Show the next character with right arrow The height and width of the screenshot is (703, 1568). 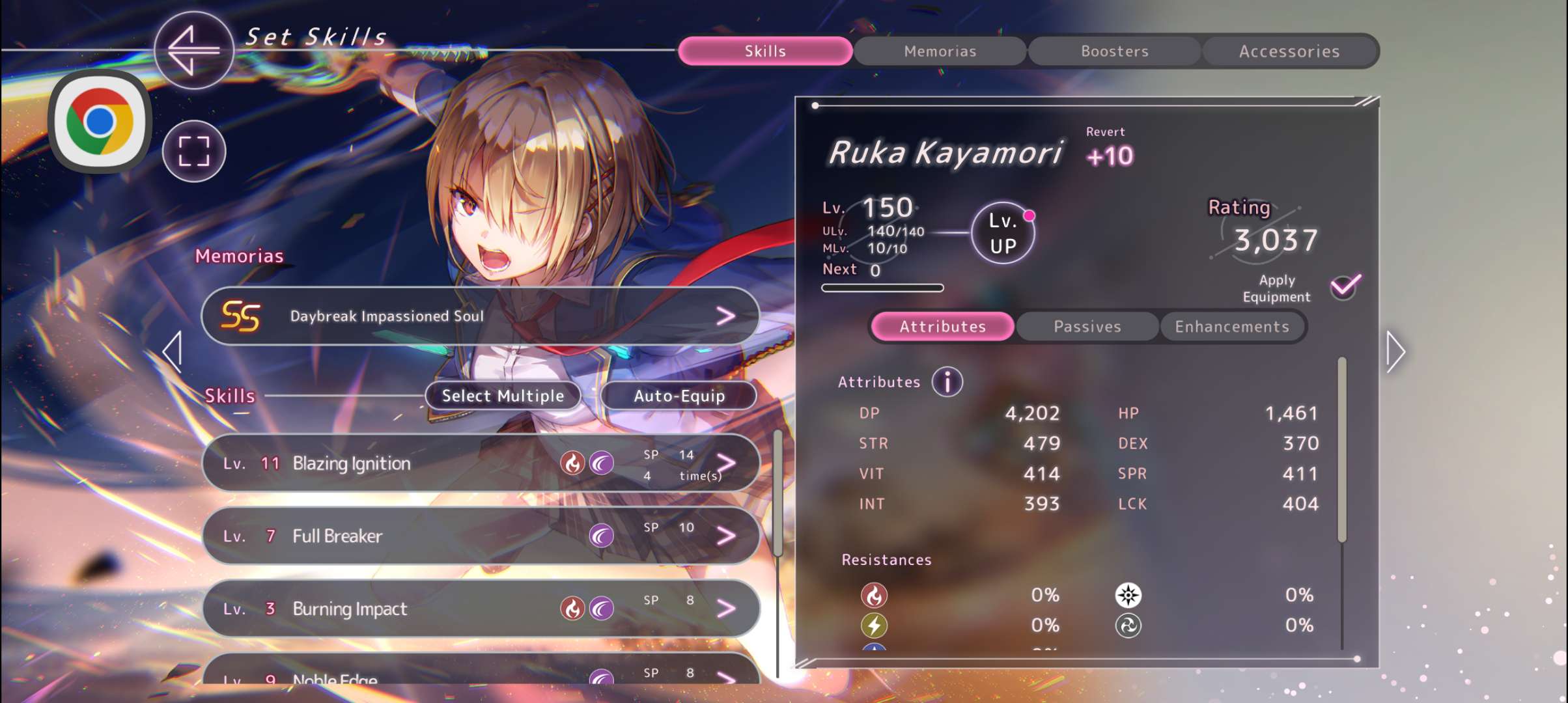pos(1395,352)
